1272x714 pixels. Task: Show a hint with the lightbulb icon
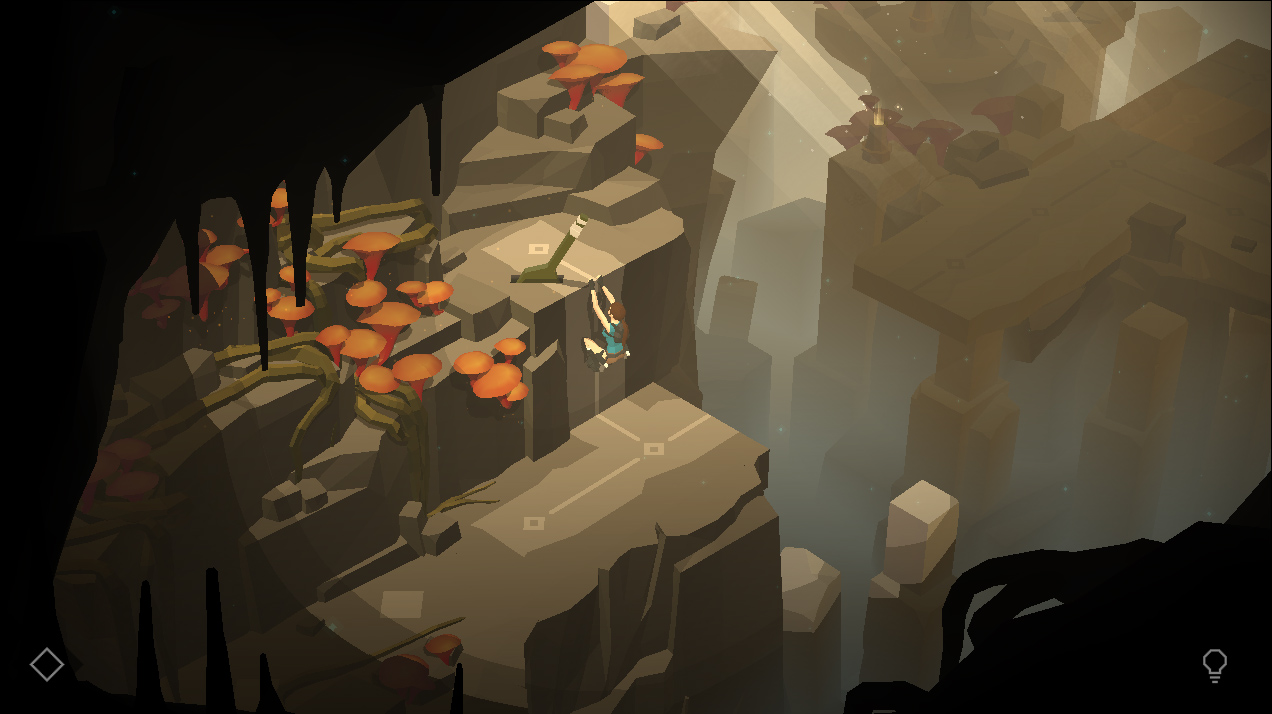tap(1214, 665)
